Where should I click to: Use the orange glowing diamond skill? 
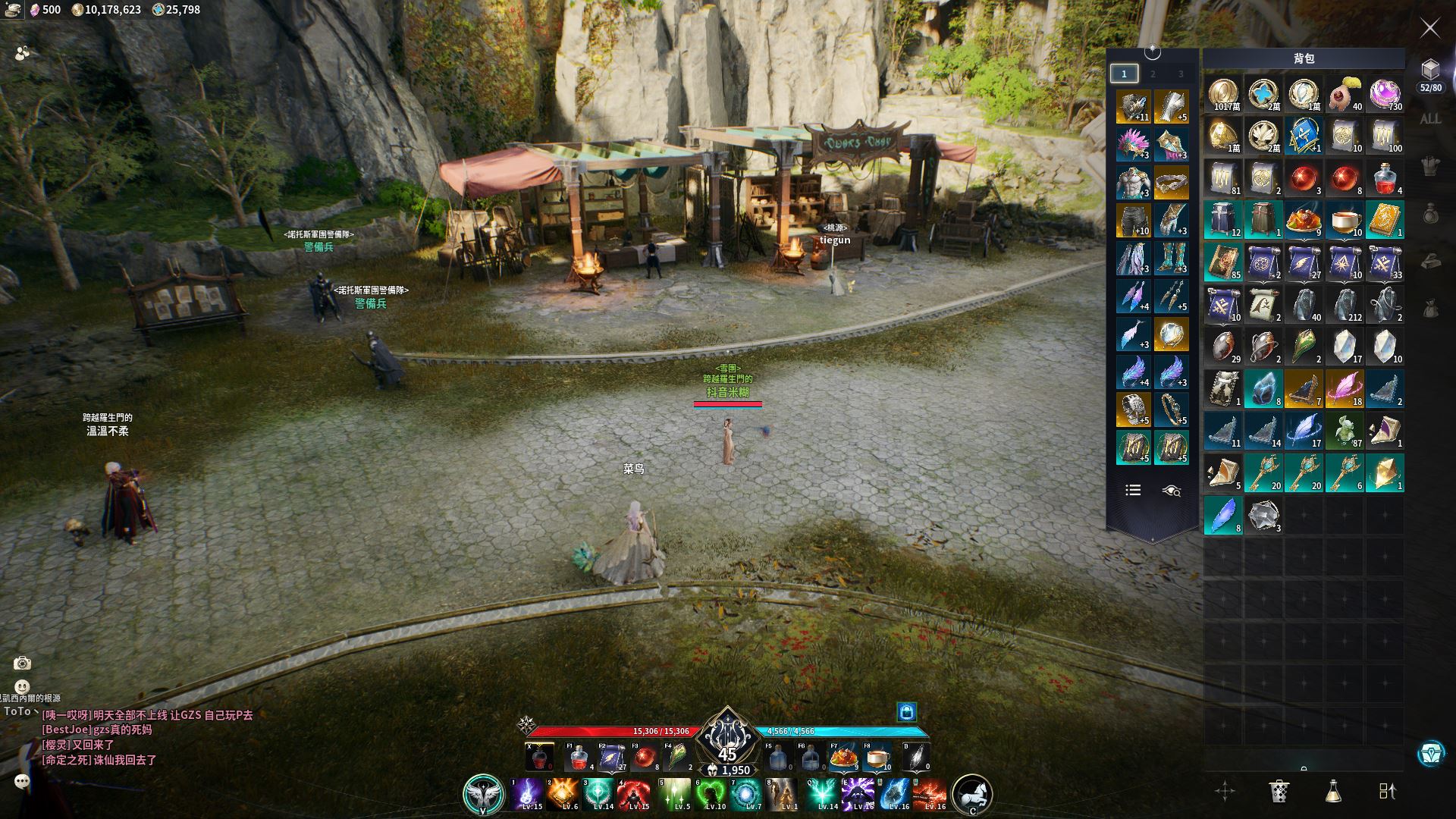(x=563, y=794)
